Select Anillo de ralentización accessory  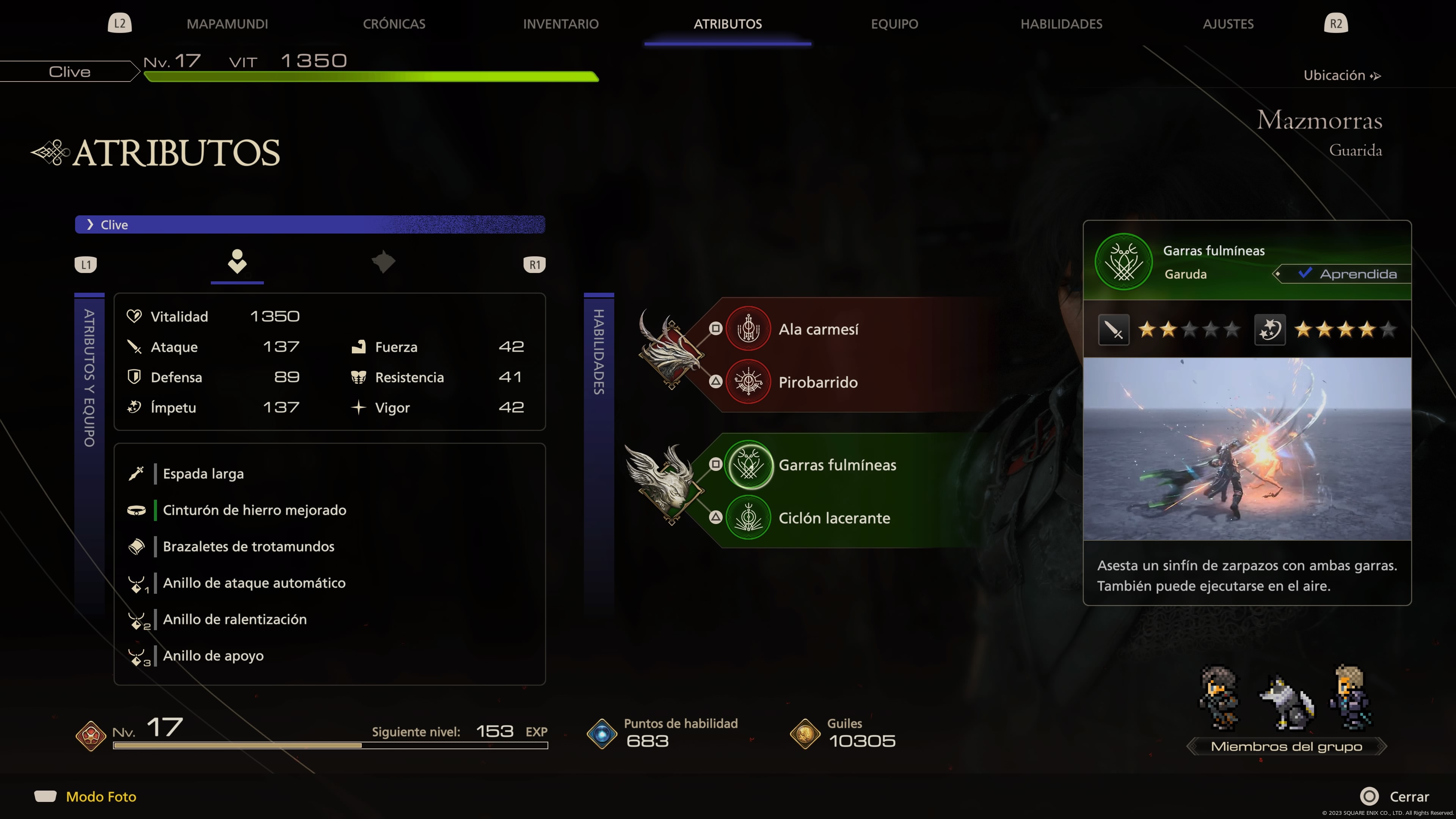235,619
